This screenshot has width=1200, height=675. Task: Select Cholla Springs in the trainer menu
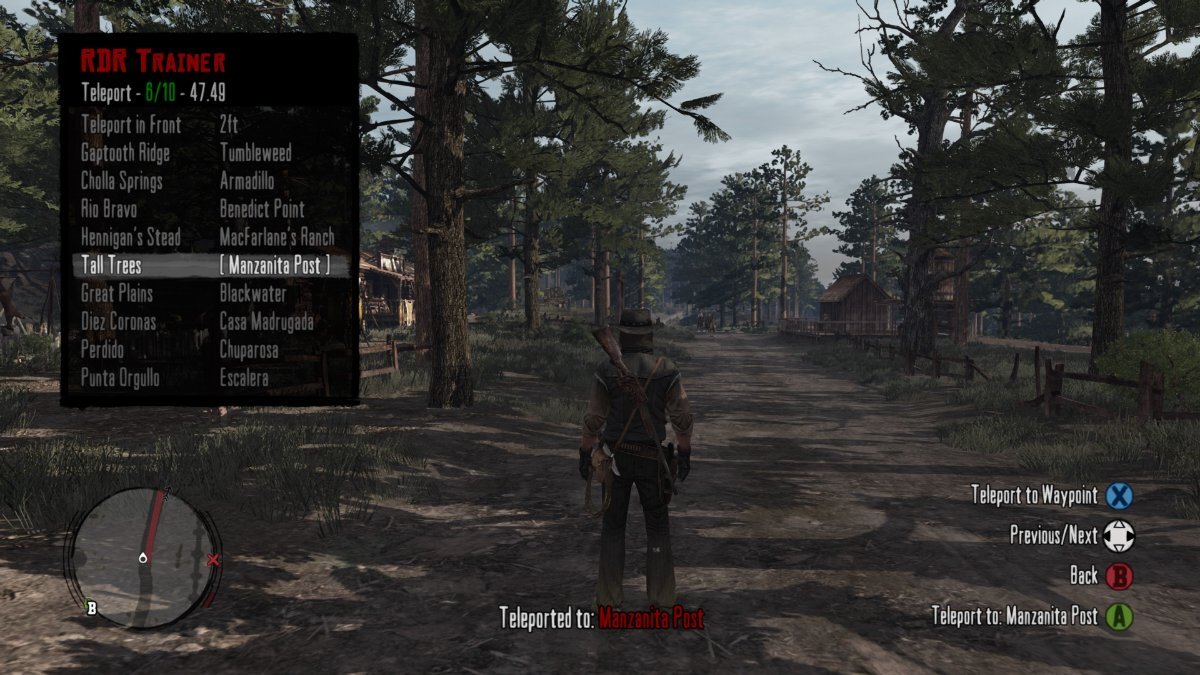(121, 181)
